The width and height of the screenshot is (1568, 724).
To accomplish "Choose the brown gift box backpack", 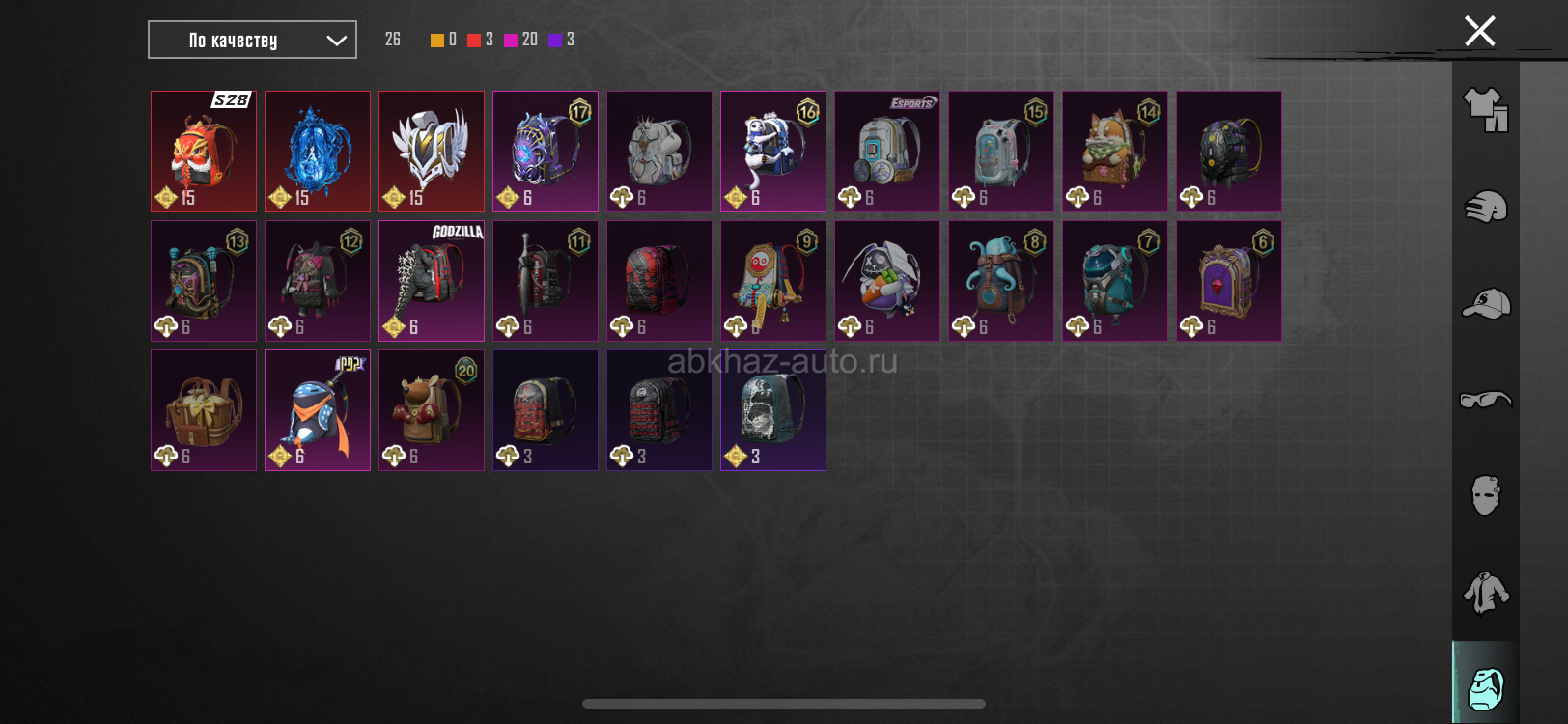I will pyautogui.click(x=204, y=410).
